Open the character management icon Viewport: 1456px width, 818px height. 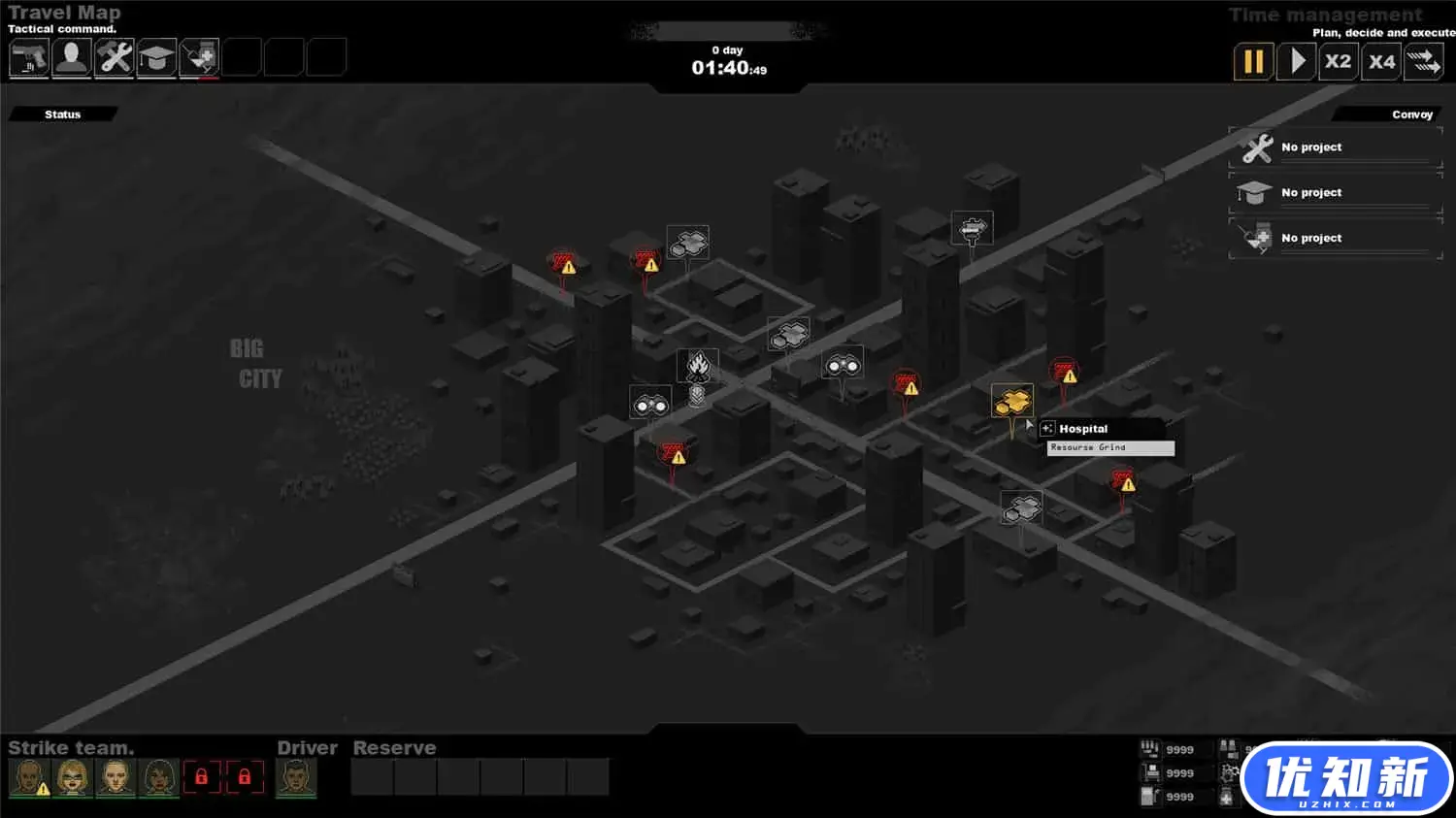tap(71, 57)
